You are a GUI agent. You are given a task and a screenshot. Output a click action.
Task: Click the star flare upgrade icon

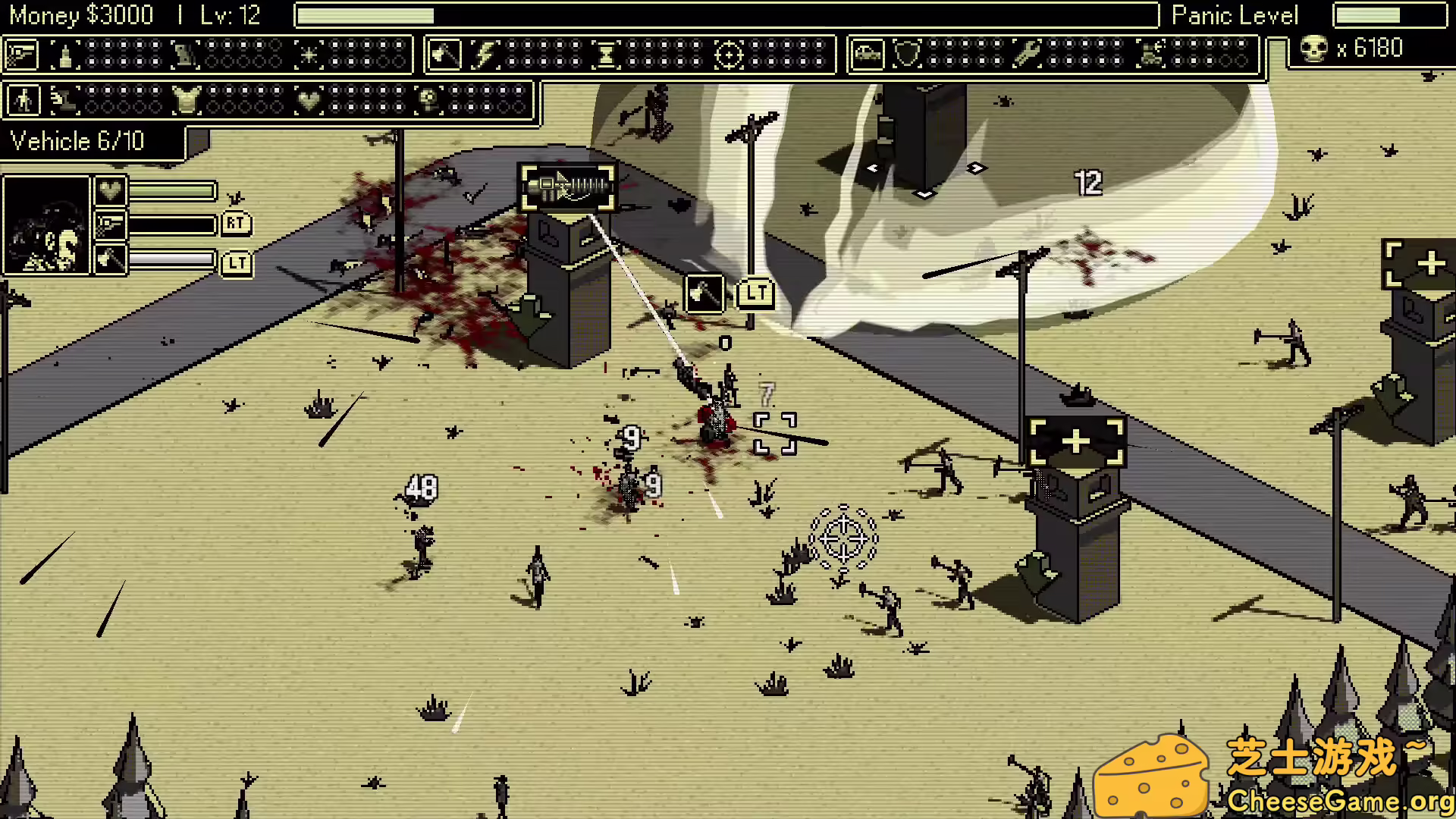click(x=307, y=55)
